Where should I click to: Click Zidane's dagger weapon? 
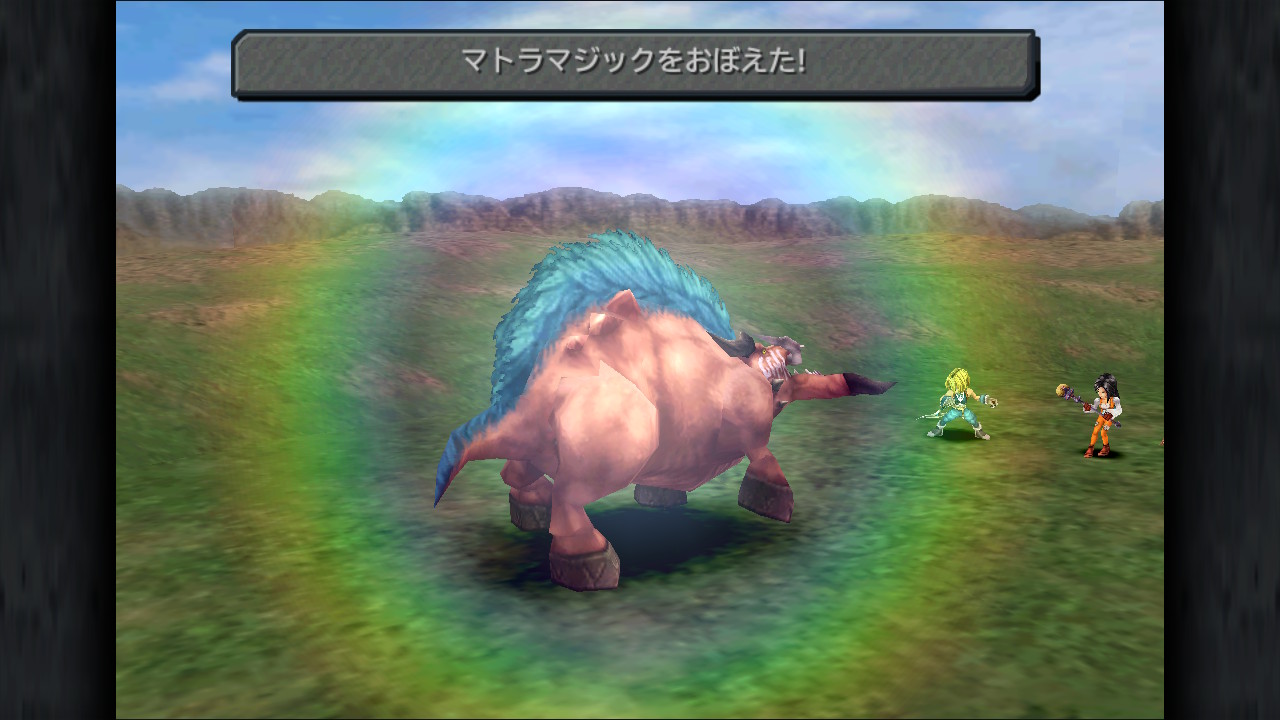[930, 414]
